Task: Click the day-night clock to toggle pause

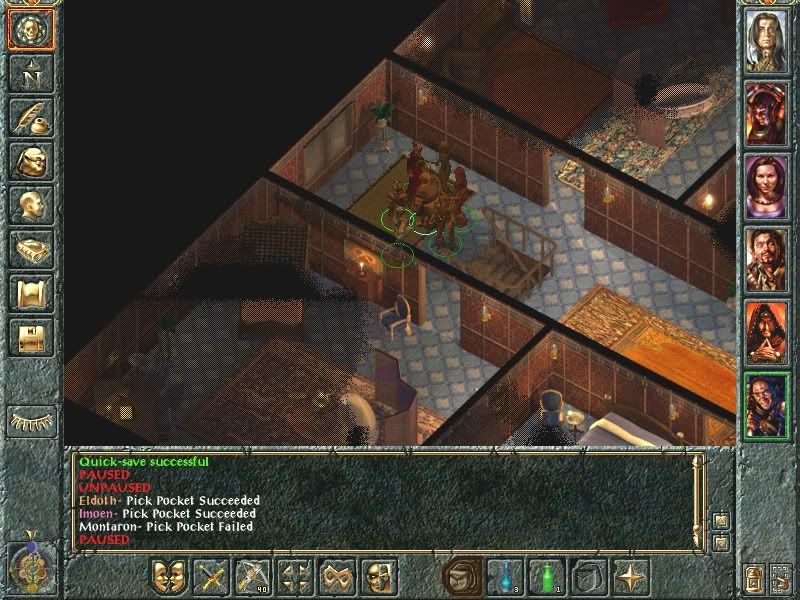Action: pyautogui.click(x=30, y=565)
